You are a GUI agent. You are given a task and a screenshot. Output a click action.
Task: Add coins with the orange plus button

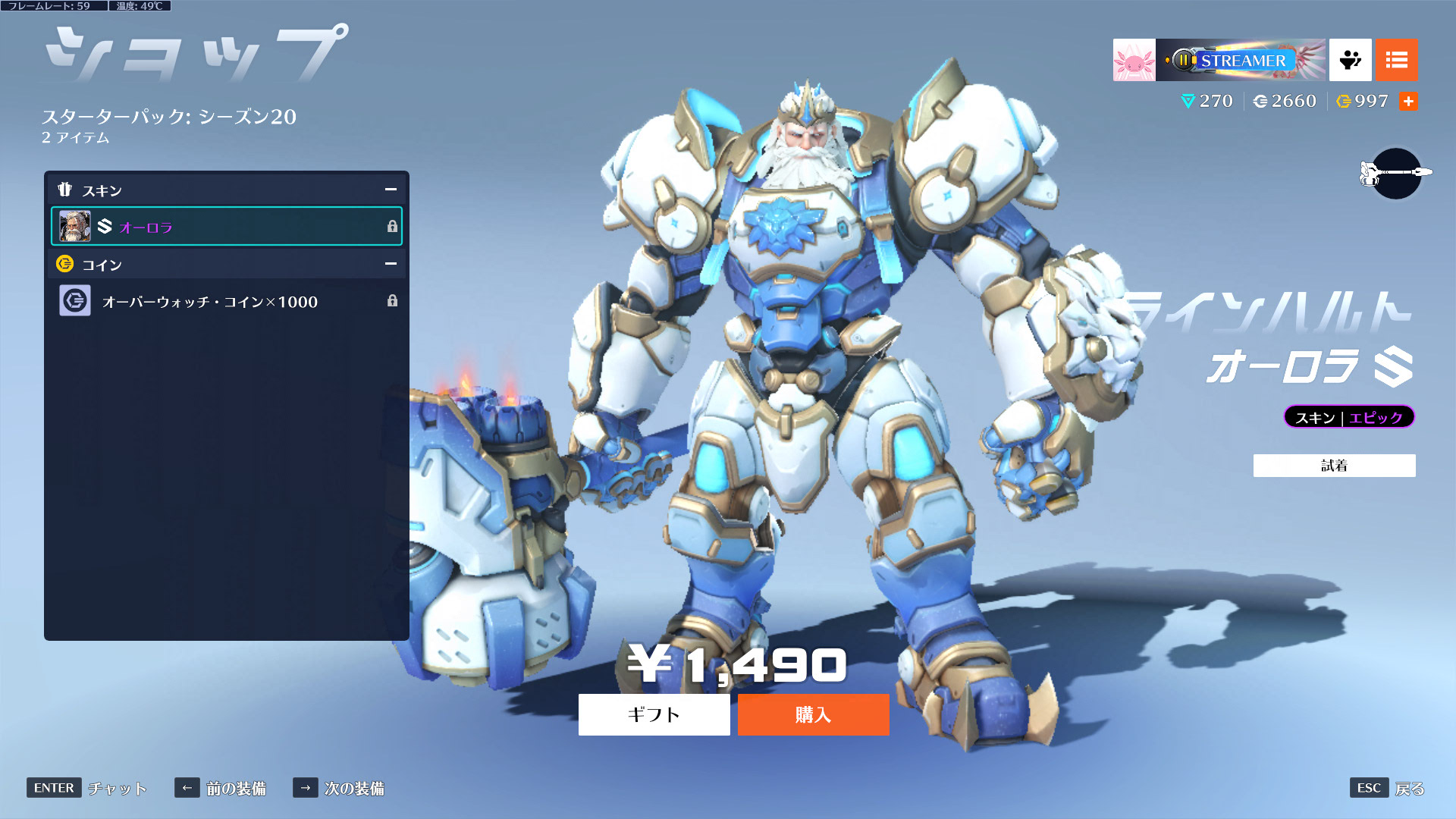click(1408, 101)
